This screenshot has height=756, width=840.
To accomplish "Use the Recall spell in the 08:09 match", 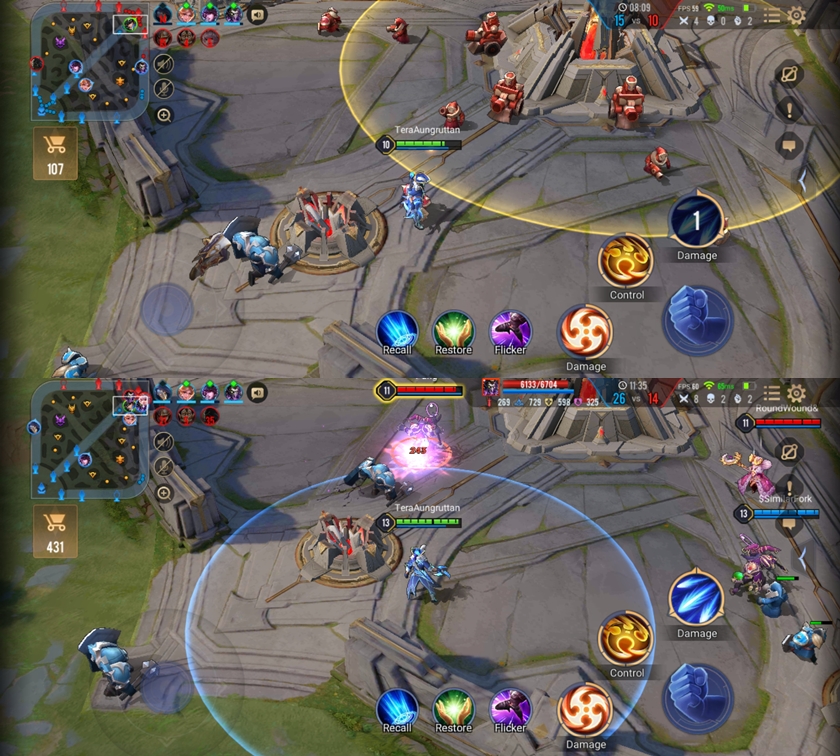I will tap(397, 331).
